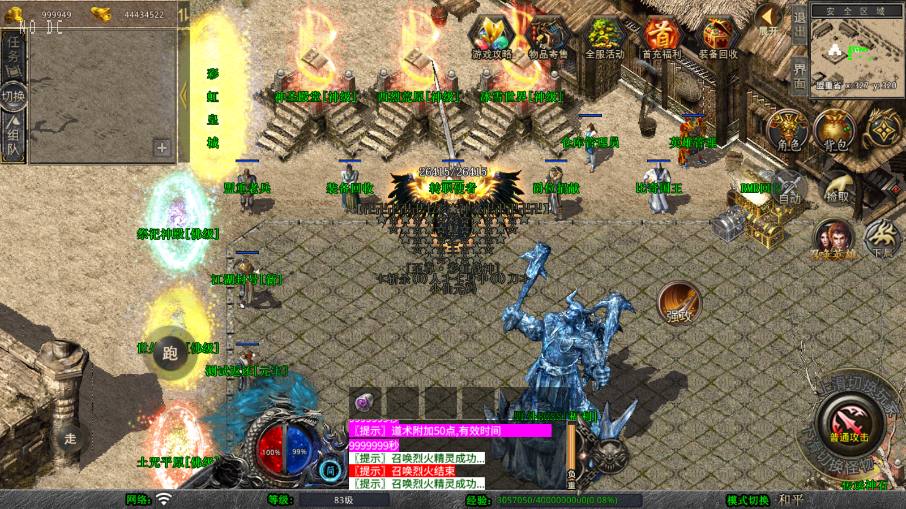Click the plus button in the quest panel

162,148
